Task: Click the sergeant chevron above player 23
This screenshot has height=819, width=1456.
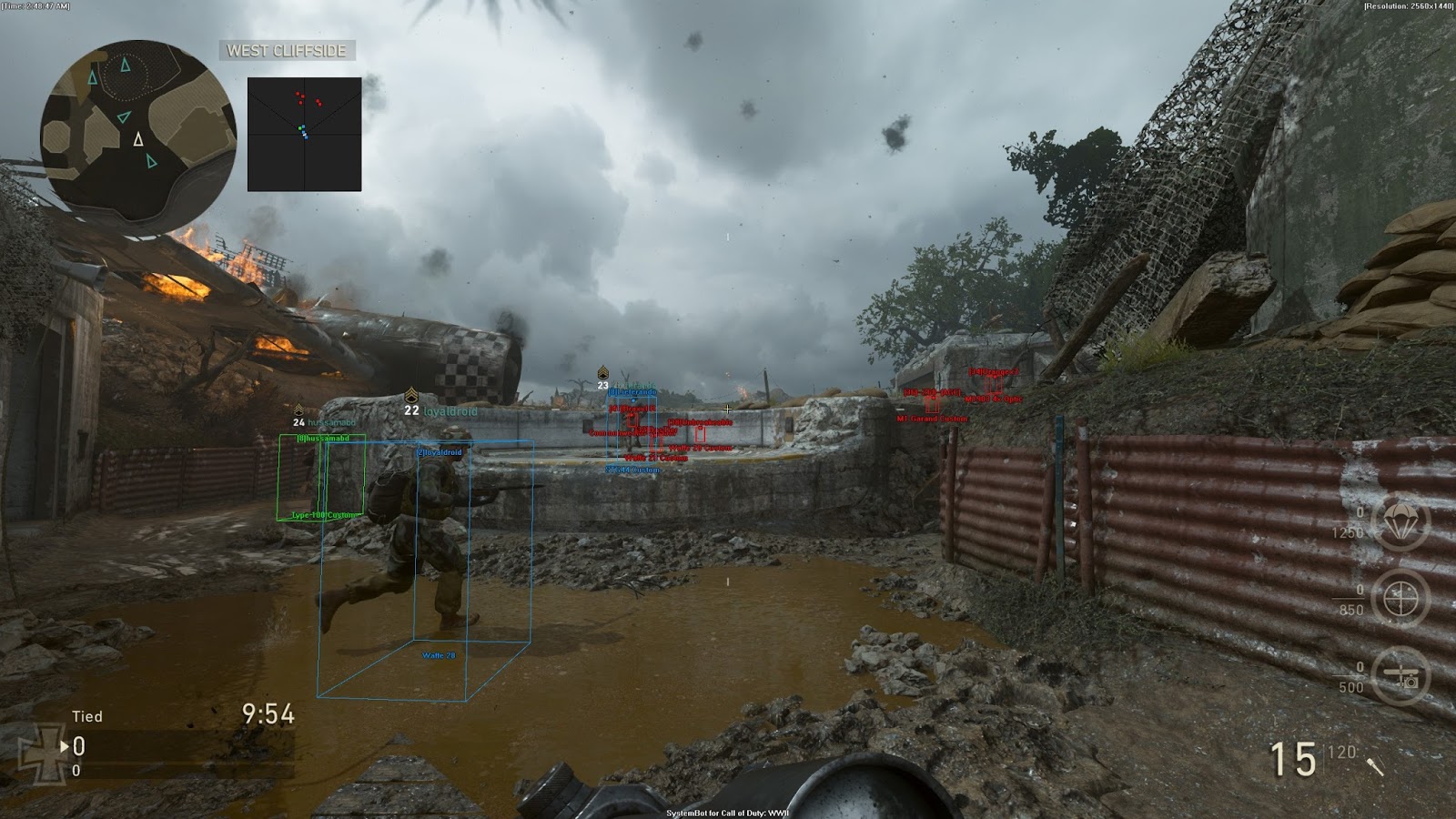Action: pyautogui.click(x=603, y=373)
